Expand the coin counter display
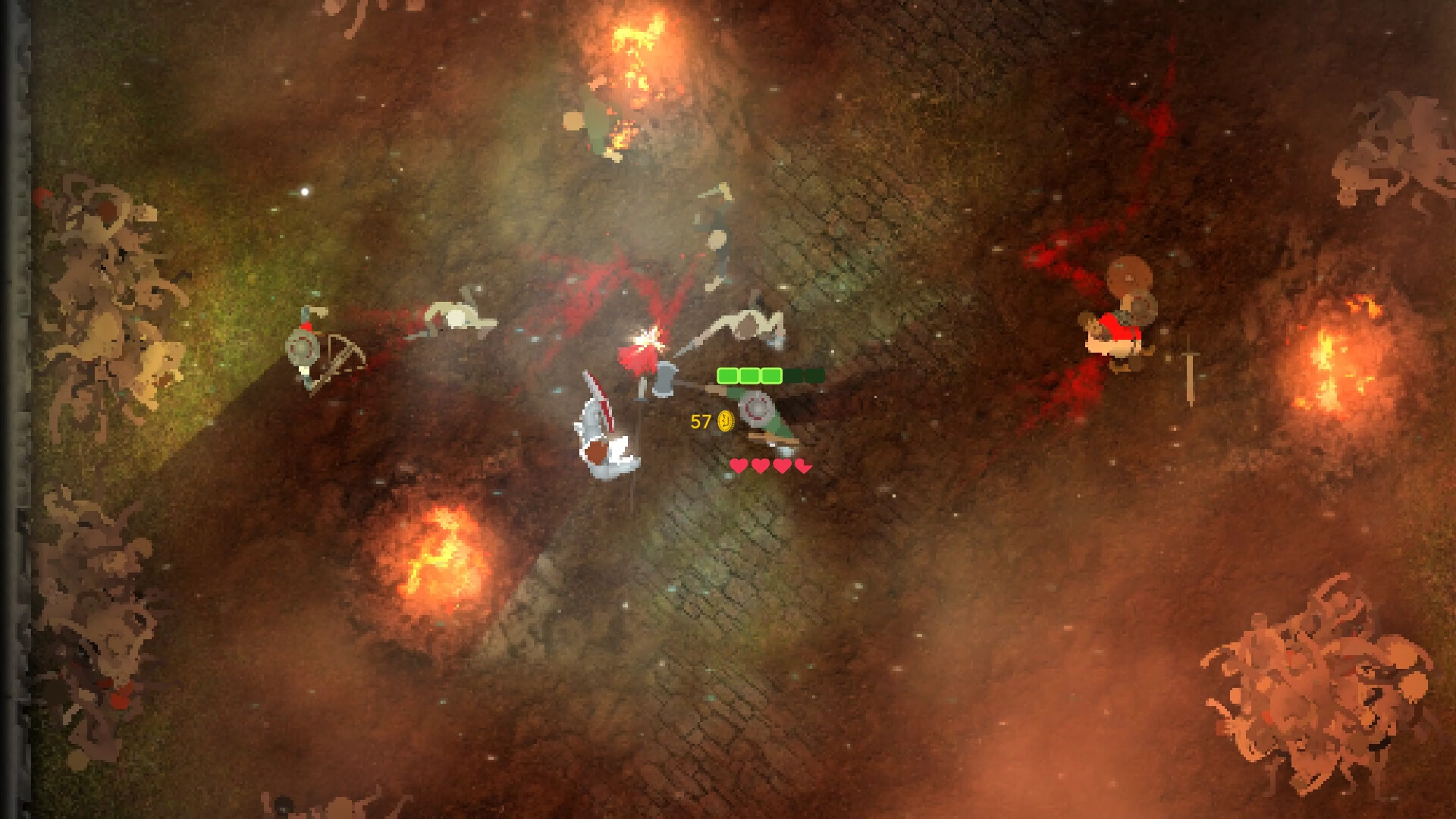Viewport: 1456px width, 819px height. [713, 420]
